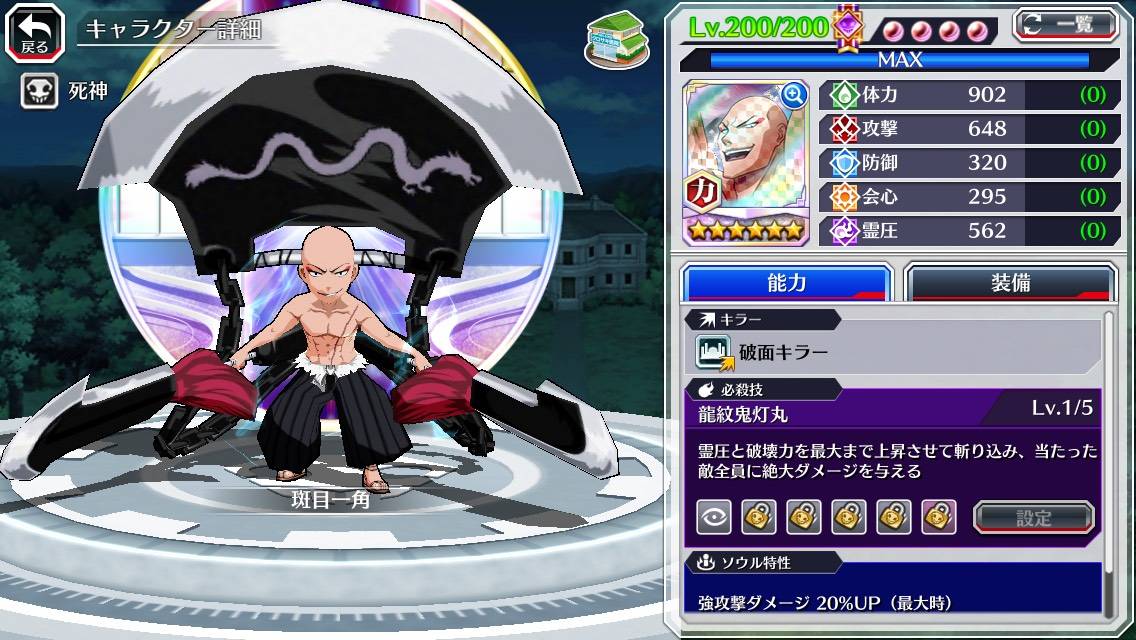
Task: Select the 破面キラー killer skill icon
Action: [714, 352]
